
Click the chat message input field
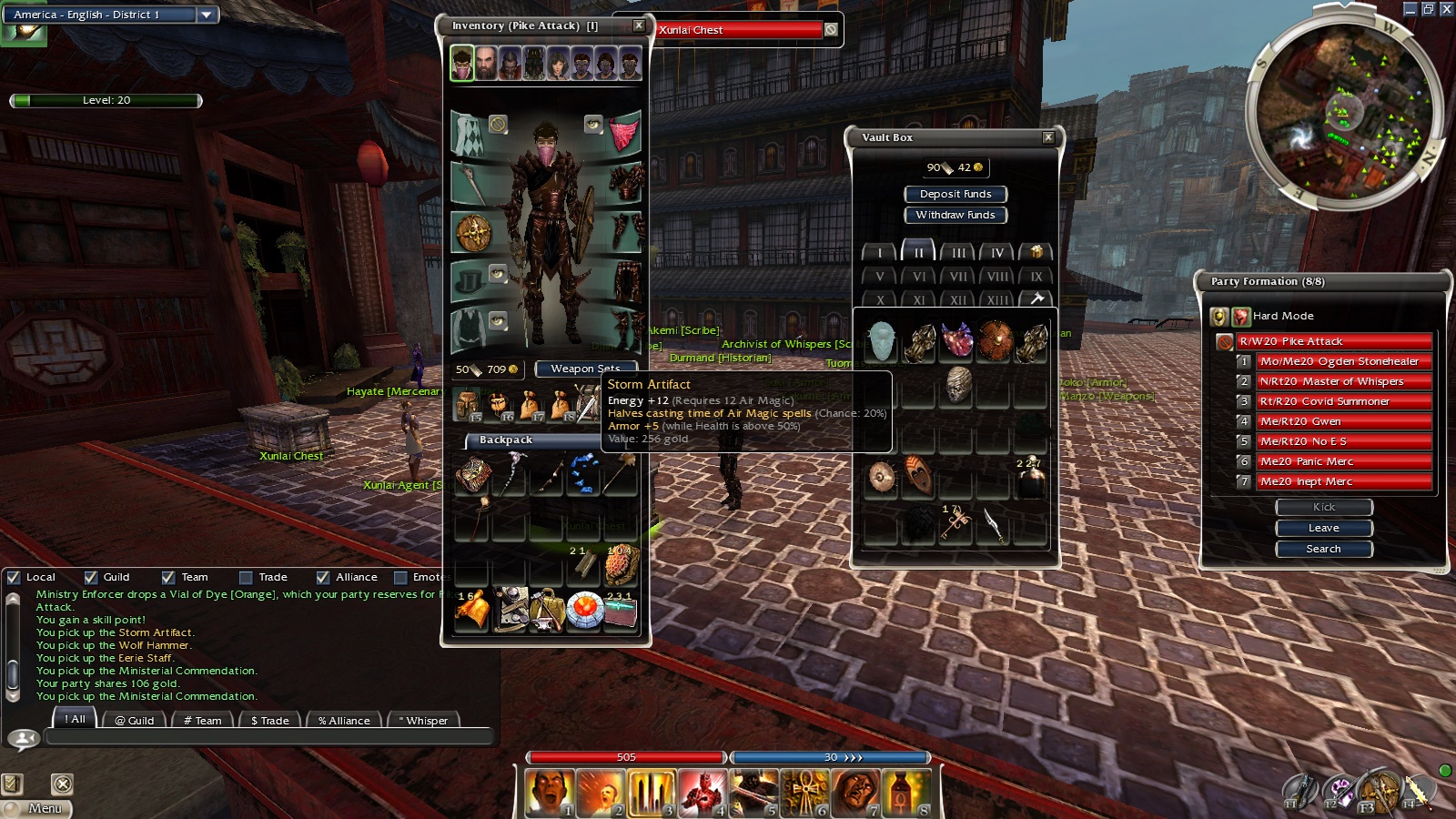pyautogui.click(x=268, y=736)
